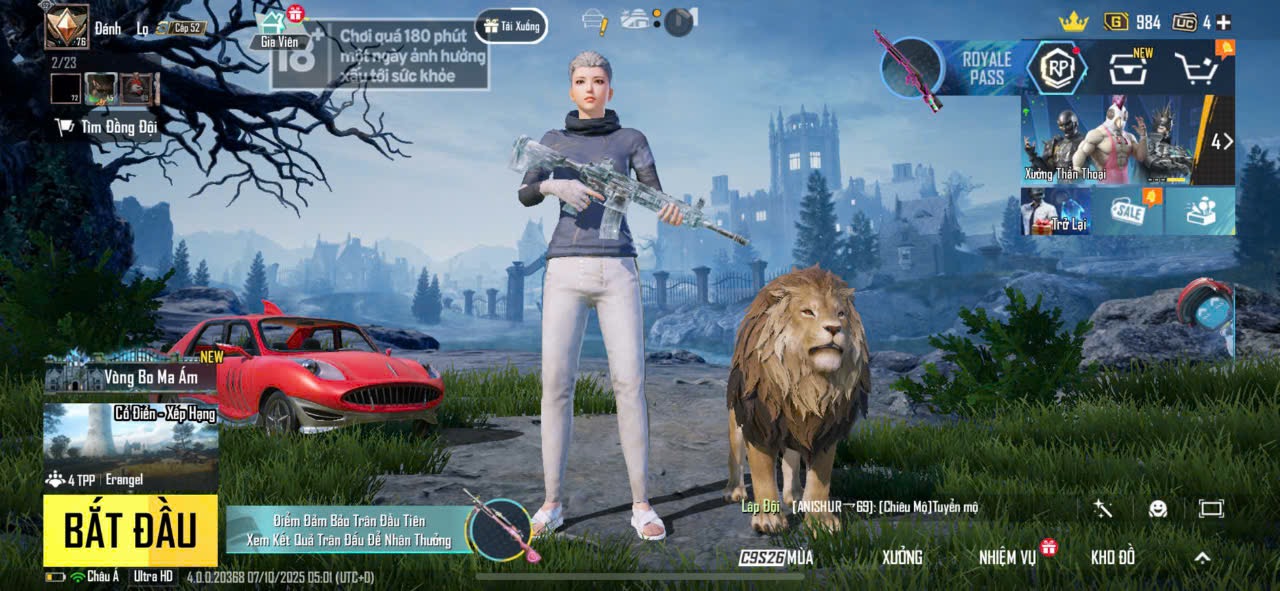Screen dimensions: 1280x591
Task: Open the SALE offers icon
Action: point(1127,211)
